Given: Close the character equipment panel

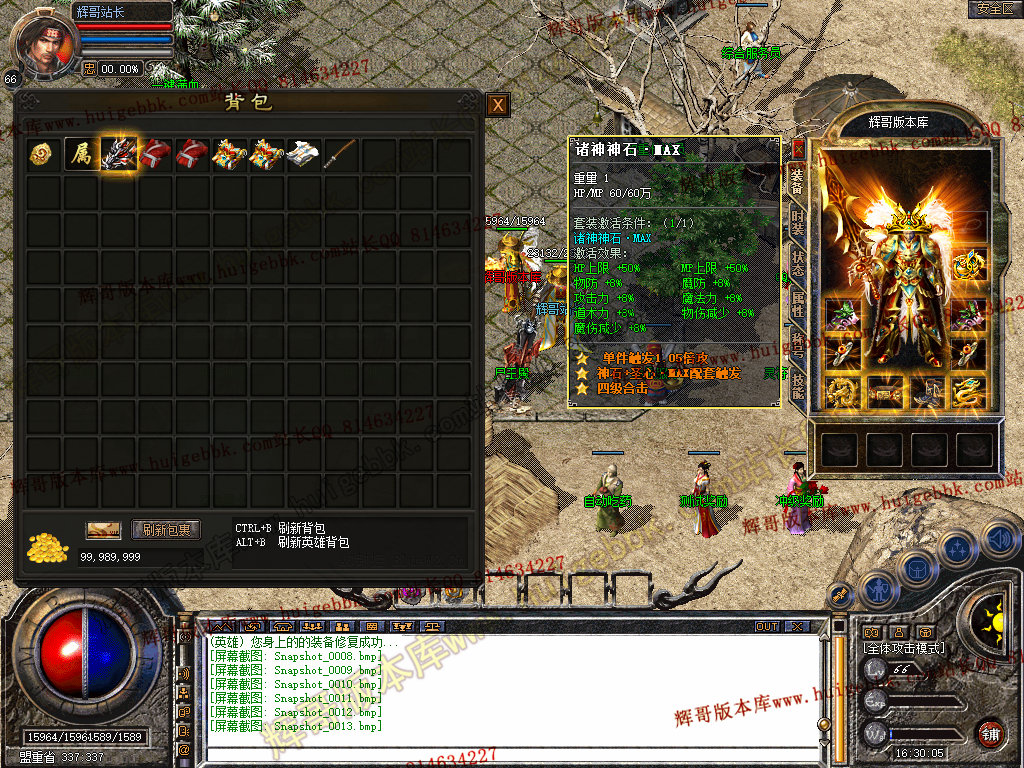Looking at the screenshot, I should pos(797,149).
